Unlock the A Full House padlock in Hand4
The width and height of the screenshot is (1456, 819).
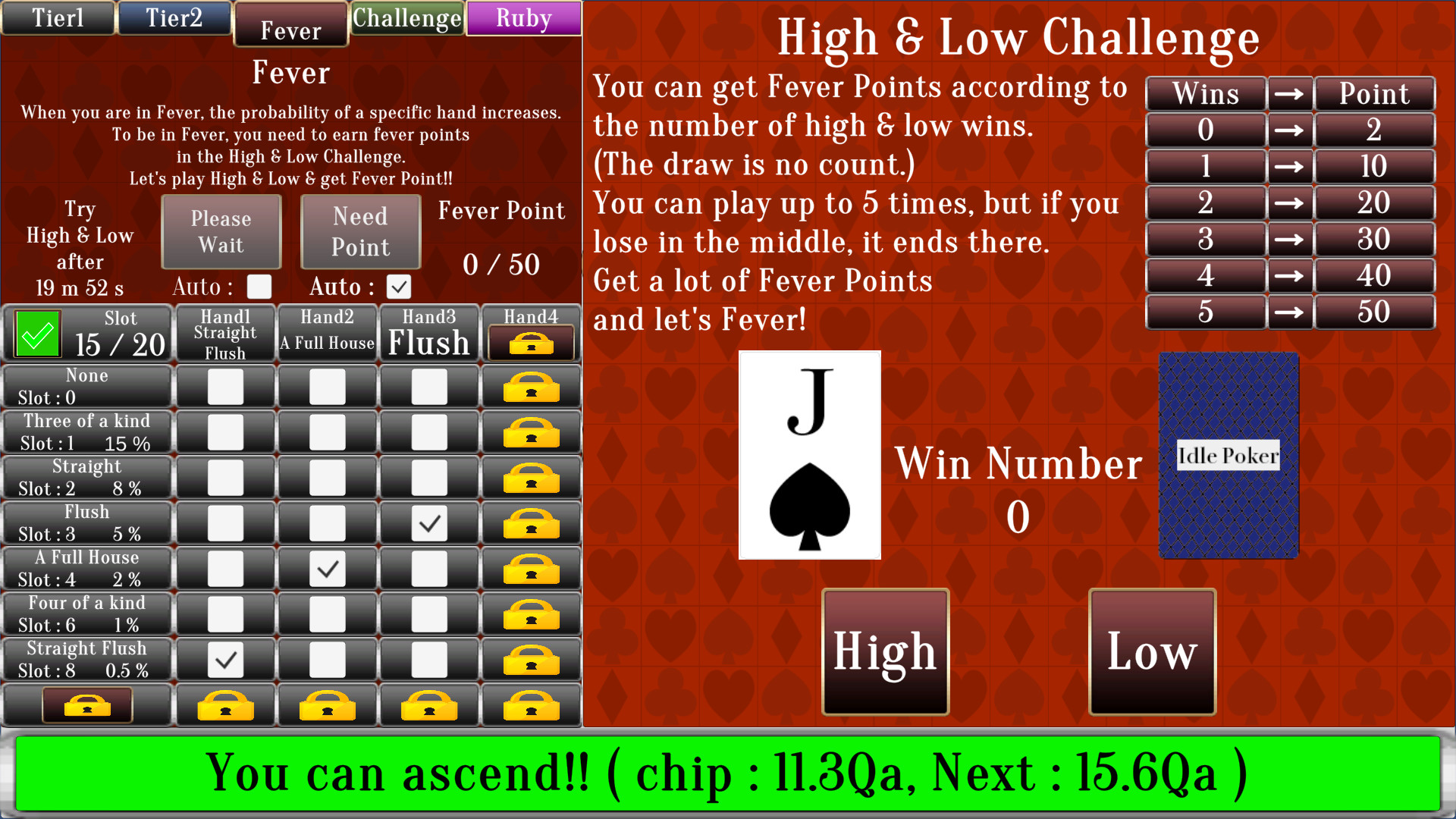[x=530, y=569]
